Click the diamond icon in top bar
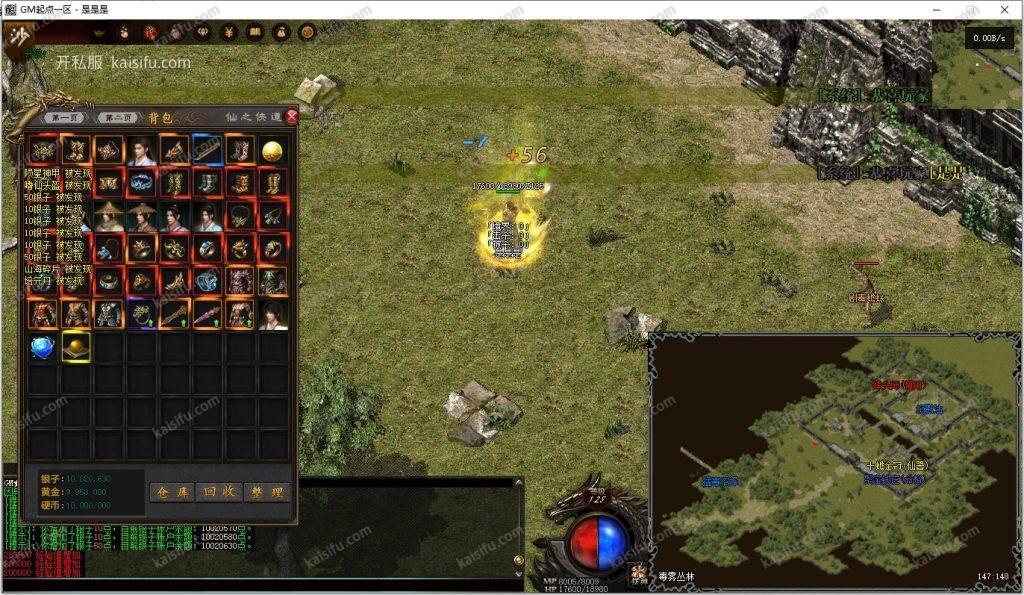The image size is (1024, 595). pos(202,33)
